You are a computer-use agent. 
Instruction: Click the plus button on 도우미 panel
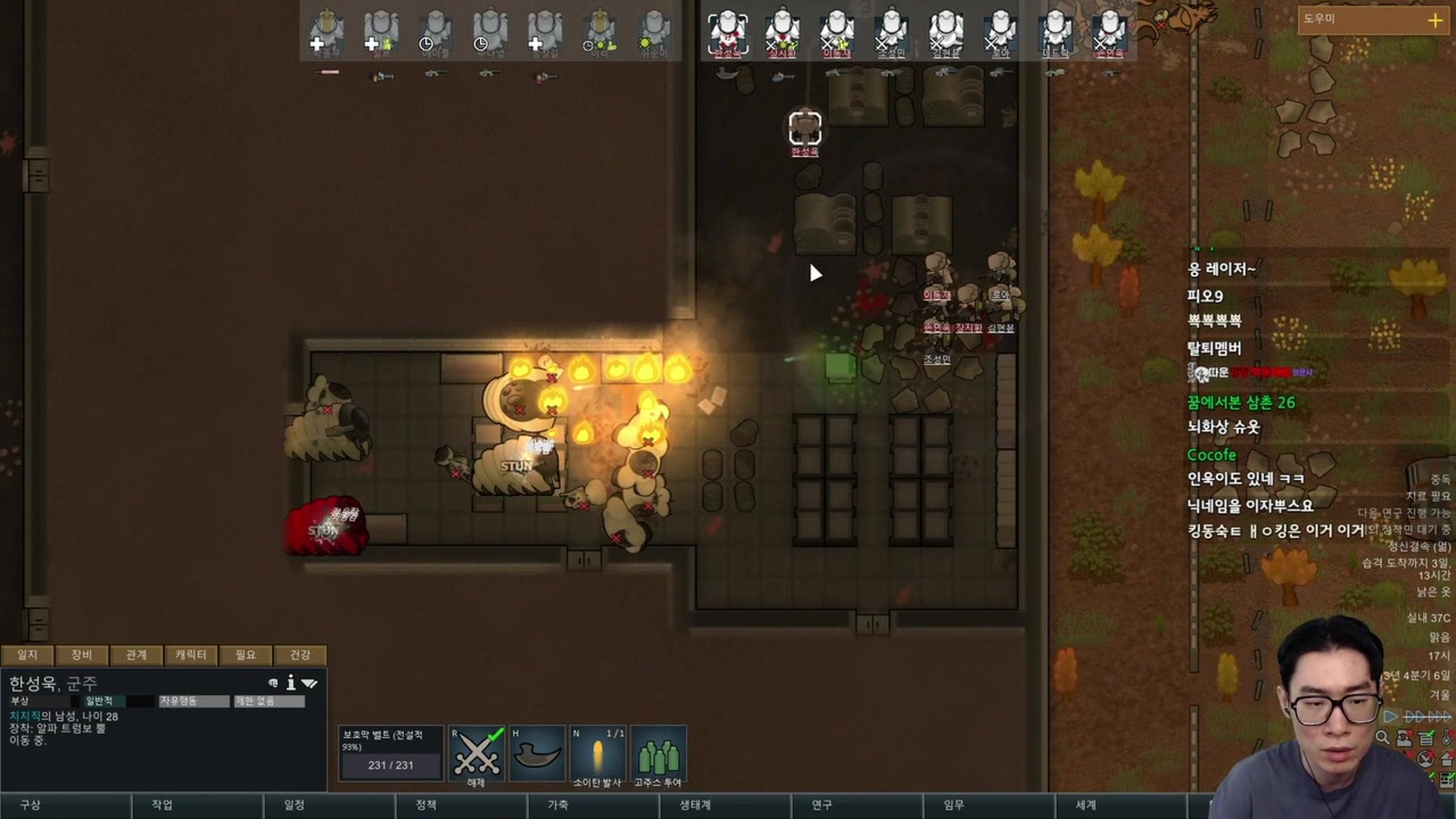click(1435, 20)
